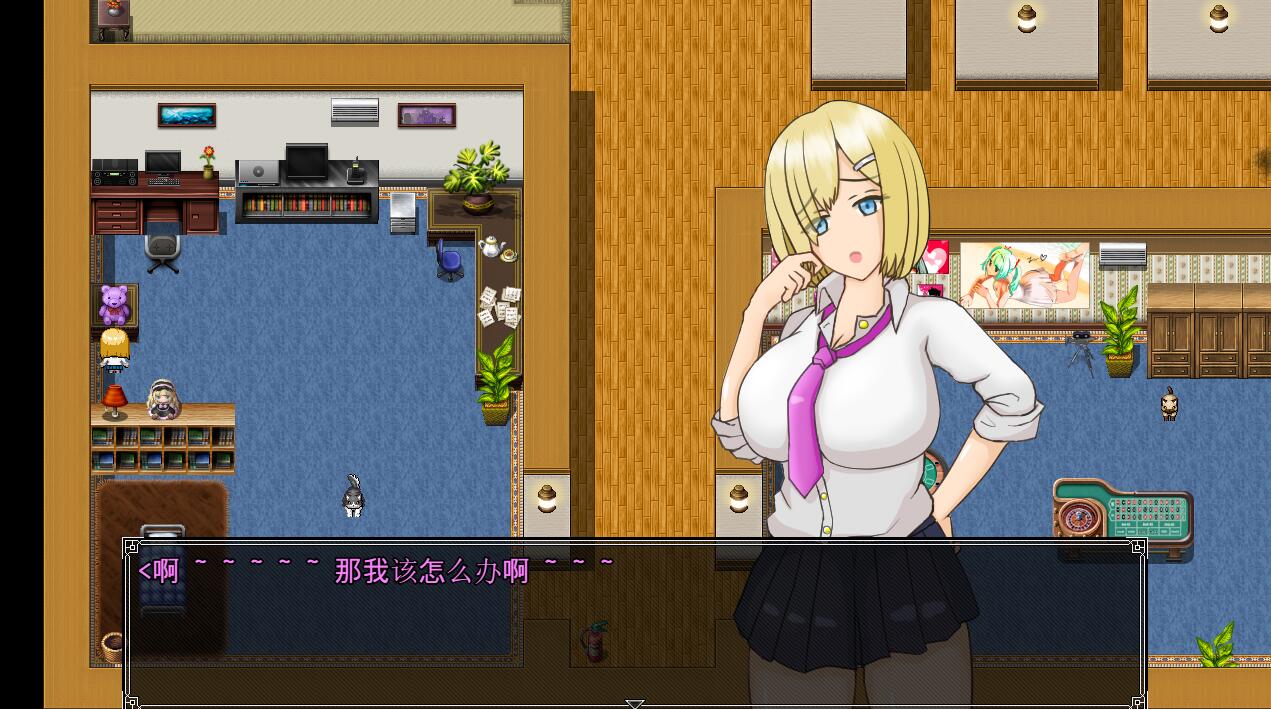1271x709 pixels.
Task: Click the dialogue continue arrow indicator
Action: (634, 703)
